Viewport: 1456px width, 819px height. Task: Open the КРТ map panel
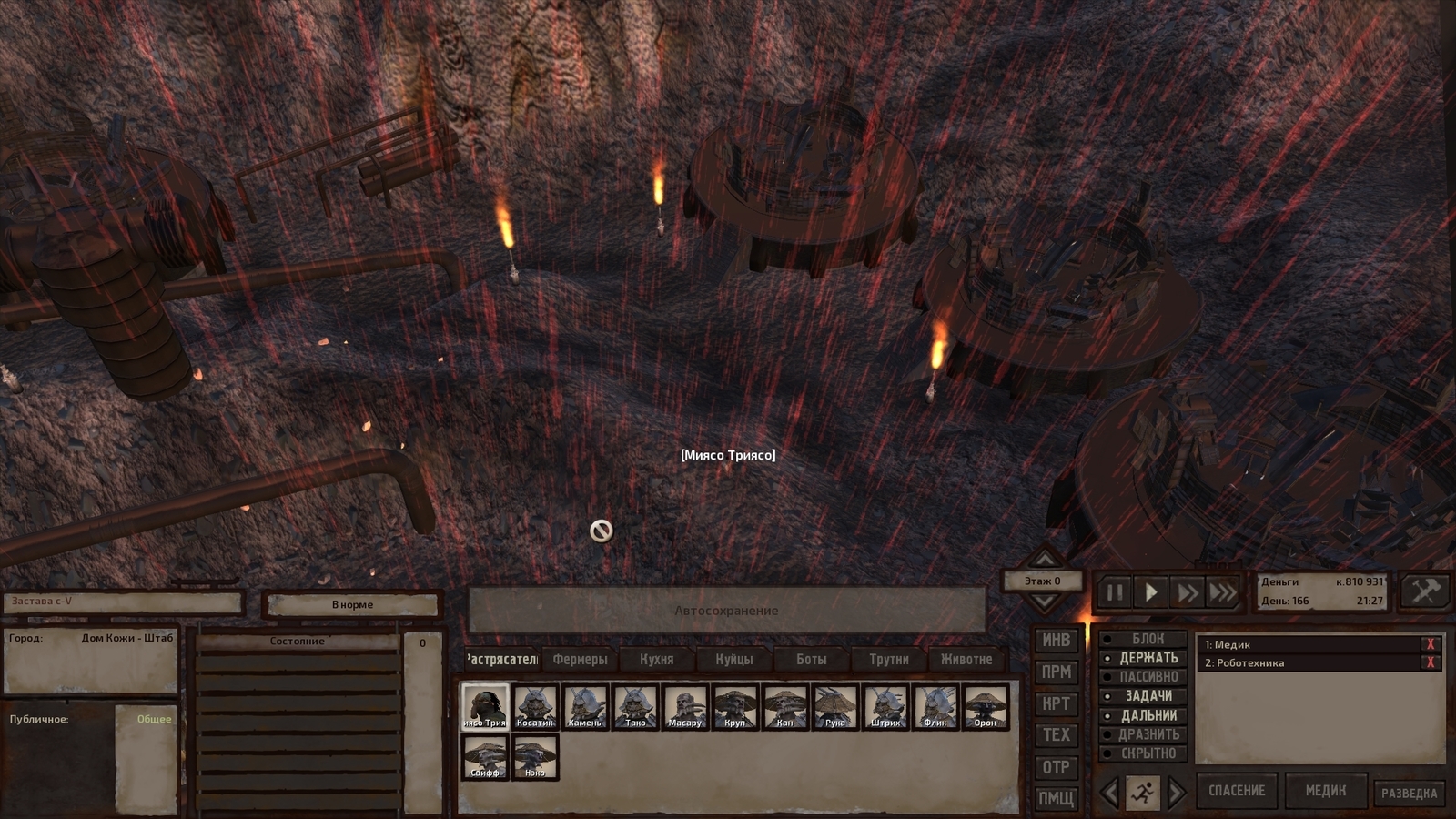(x=1056, y=703)
